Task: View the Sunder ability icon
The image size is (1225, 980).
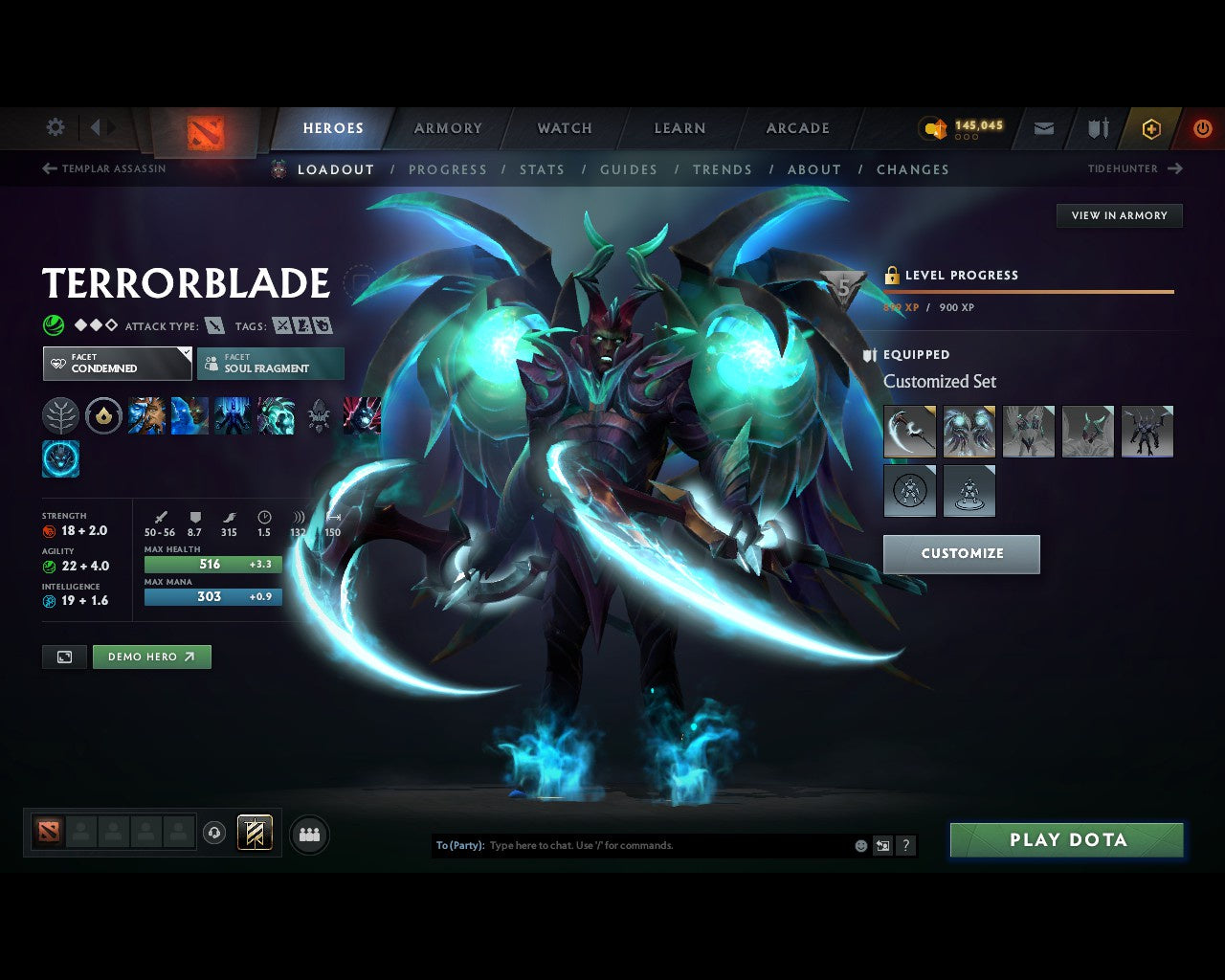Action: pyautogui.click(x=275, y=415)
